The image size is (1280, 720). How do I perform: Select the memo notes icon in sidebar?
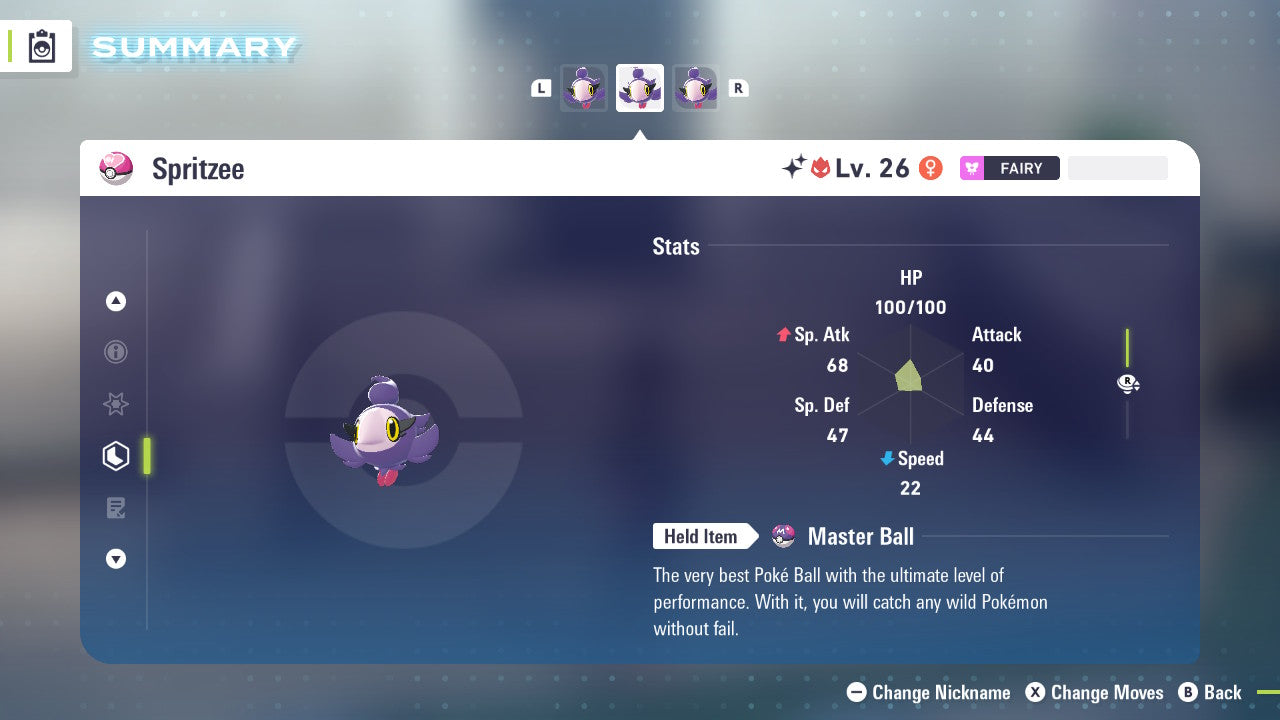point(115,508)
